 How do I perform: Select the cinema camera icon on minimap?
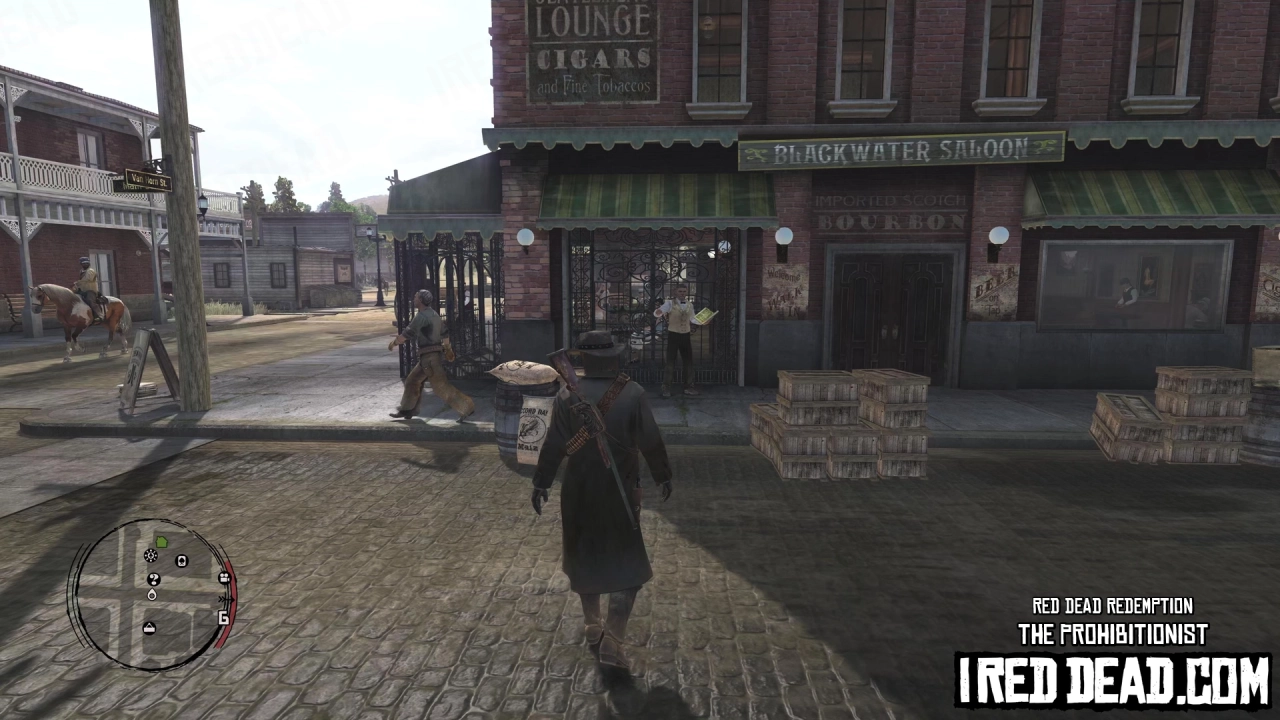click(223, 578)
